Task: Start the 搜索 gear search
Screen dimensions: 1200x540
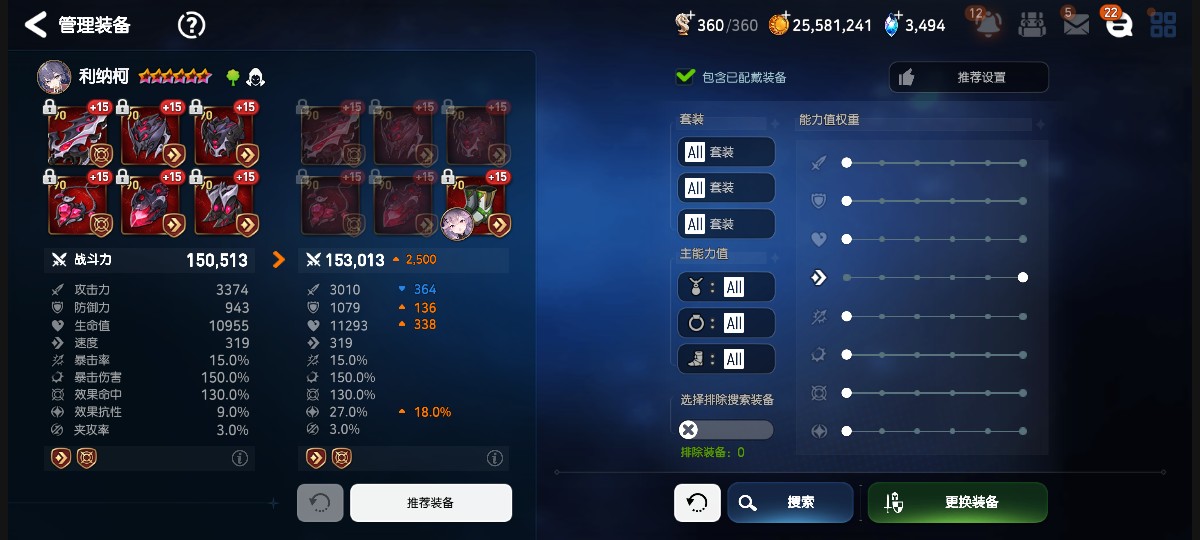Action: click(790, 502)
